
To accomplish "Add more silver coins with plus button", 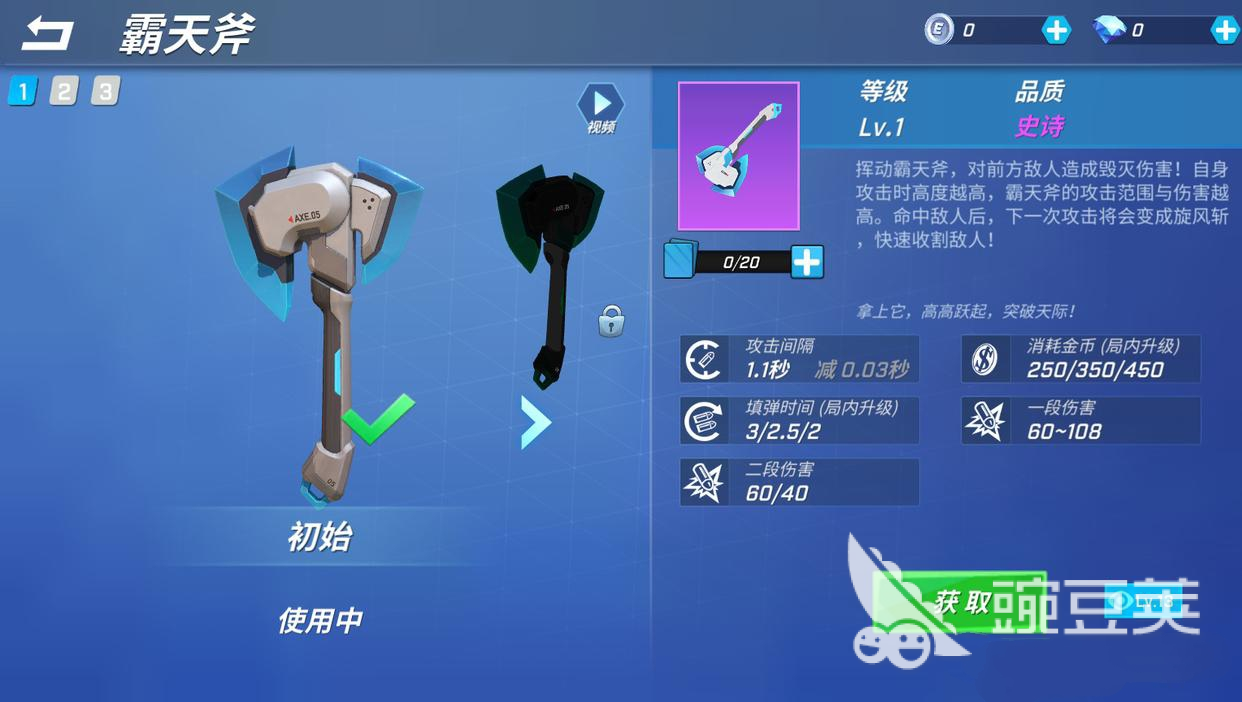I will click(x=1056, y=30).
